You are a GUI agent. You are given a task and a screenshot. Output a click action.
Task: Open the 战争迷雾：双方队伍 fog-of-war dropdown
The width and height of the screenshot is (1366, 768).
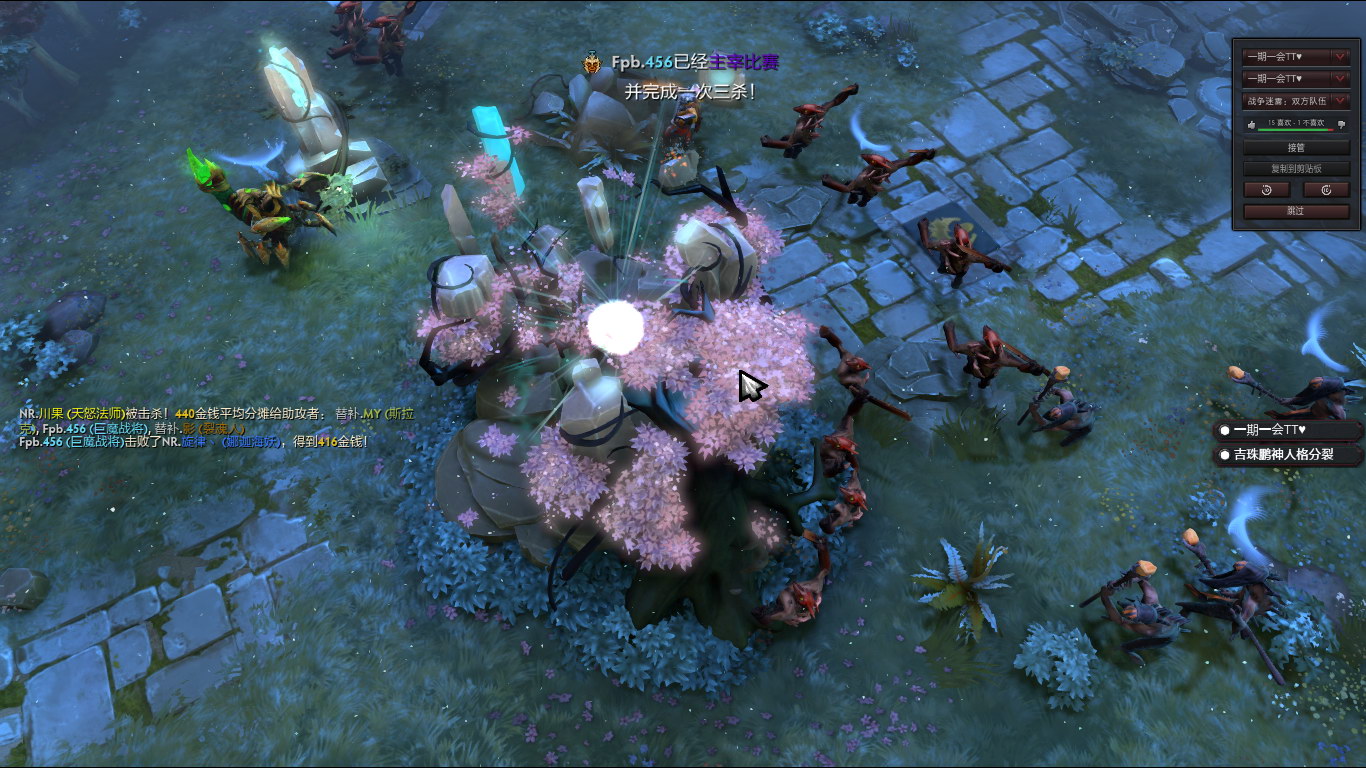pos(1296,101)
